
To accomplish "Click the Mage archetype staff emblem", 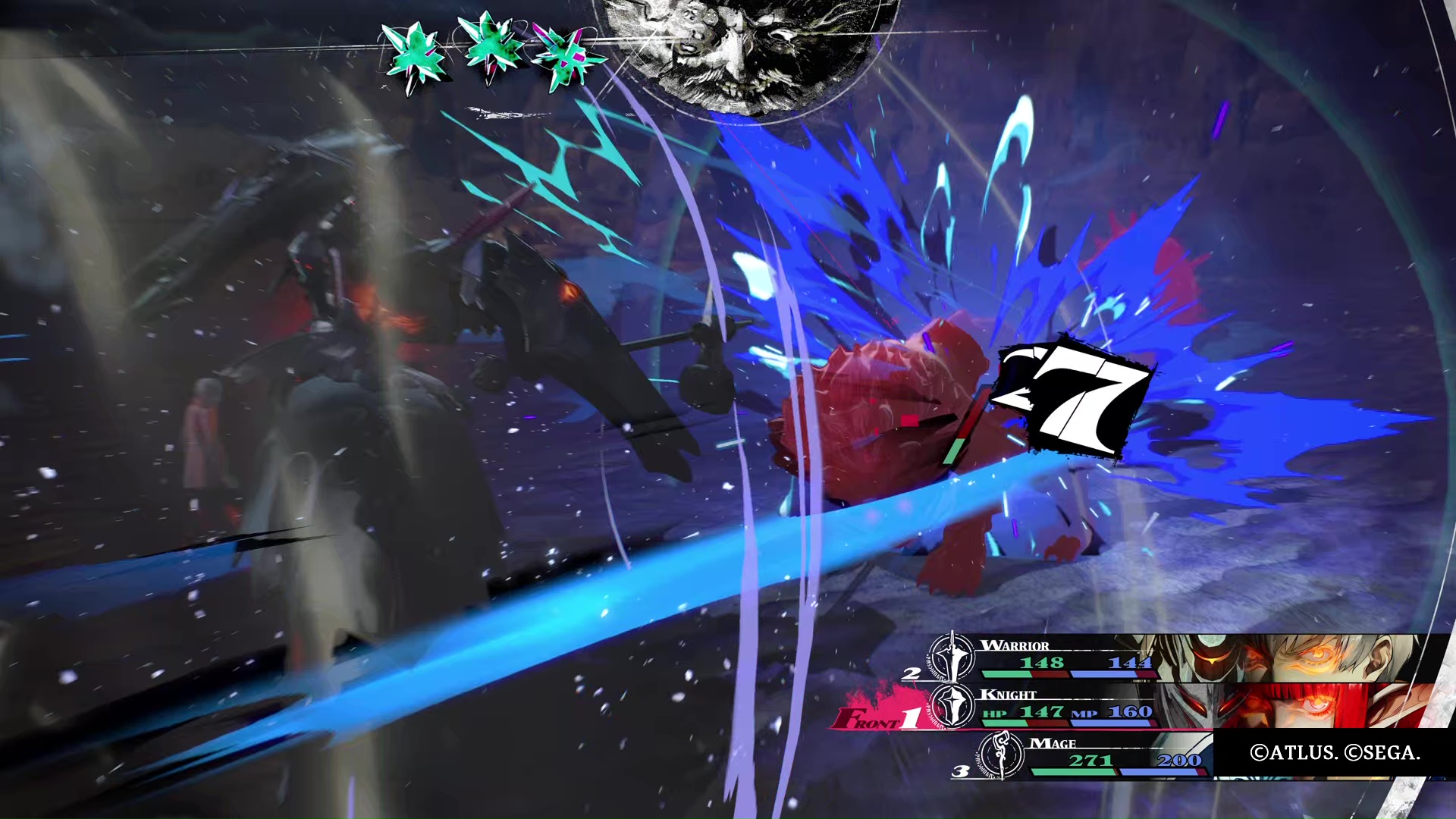I will [x=1001, y=755].
